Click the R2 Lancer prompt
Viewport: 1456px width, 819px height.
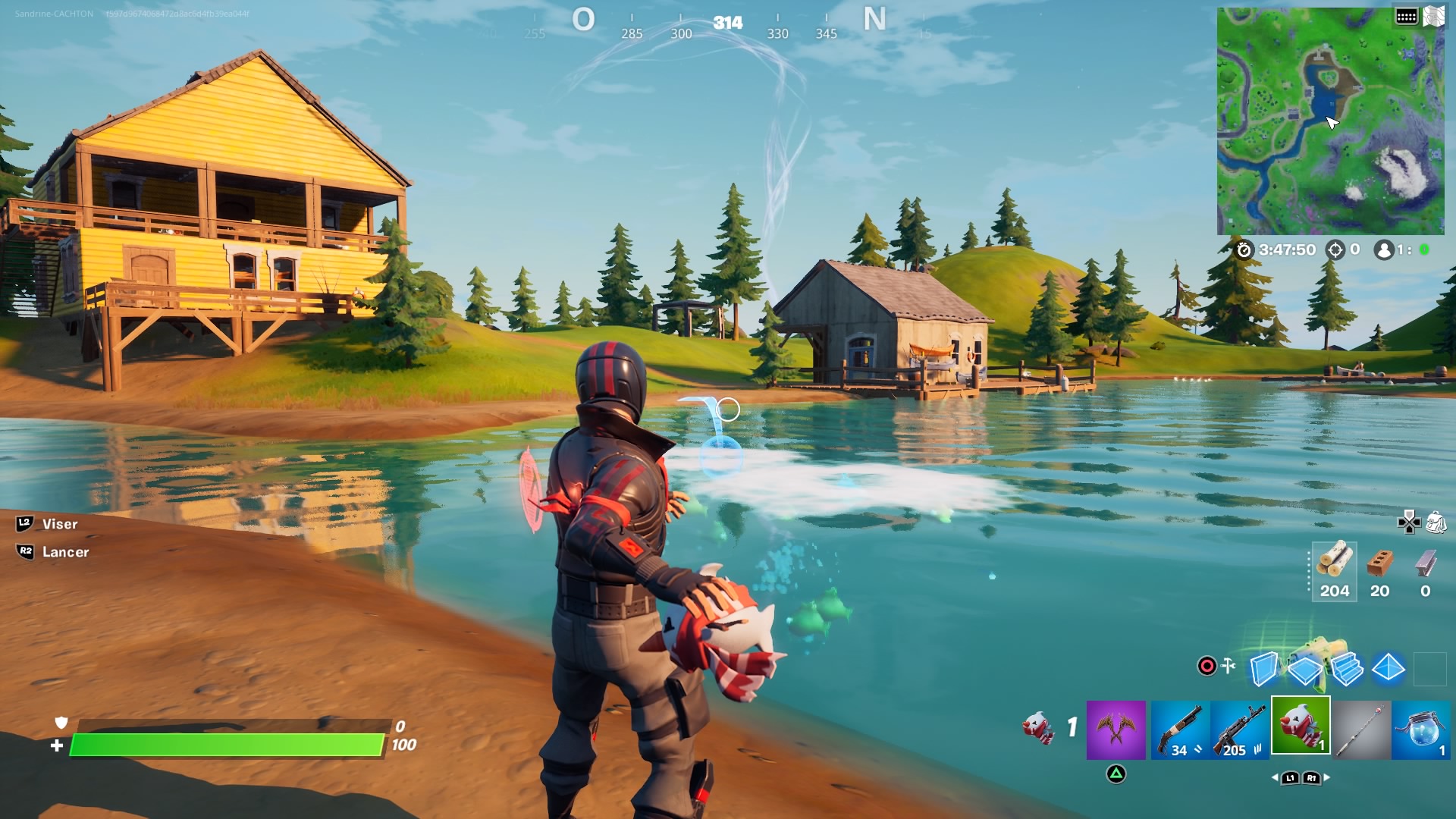(x=68, y=552)
